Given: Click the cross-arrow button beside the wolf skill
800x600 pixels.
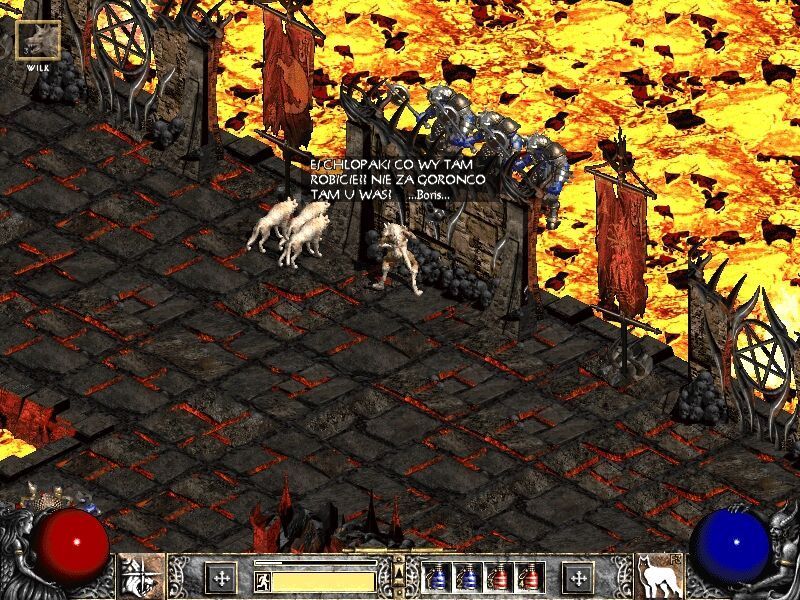Looking at the screenshot, I should (578, 578).
